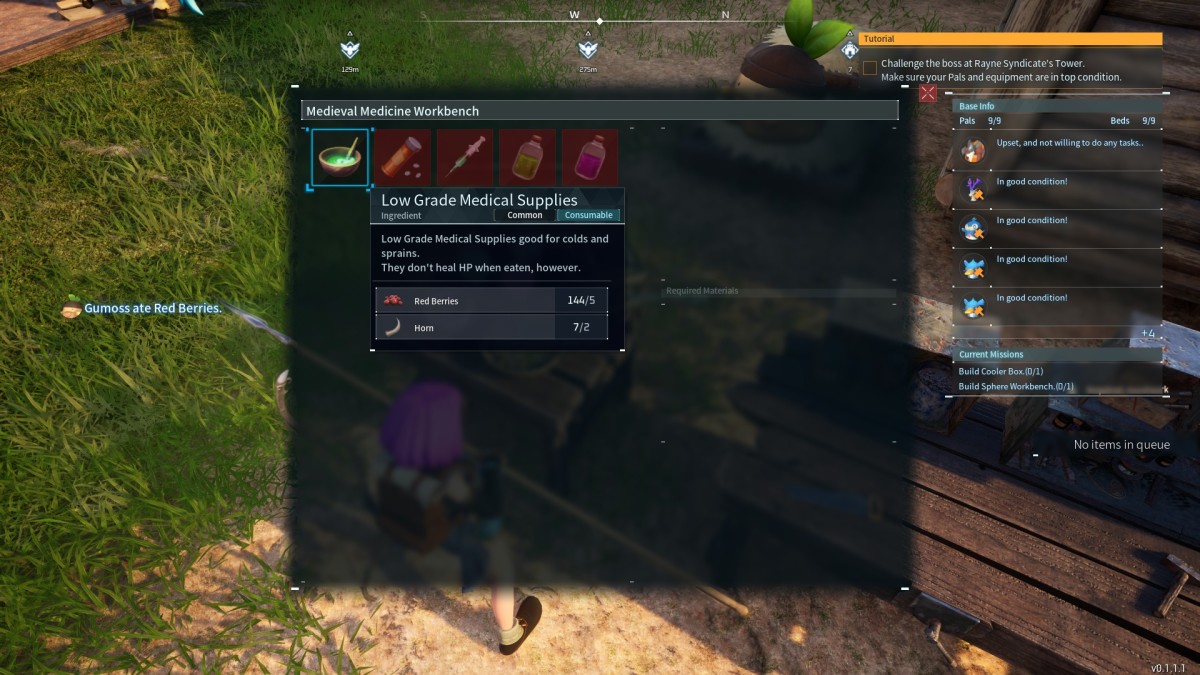The image size is (1200, 675).
Task: Choose the orange pill bottle recipe
Action: click(403, 157)
